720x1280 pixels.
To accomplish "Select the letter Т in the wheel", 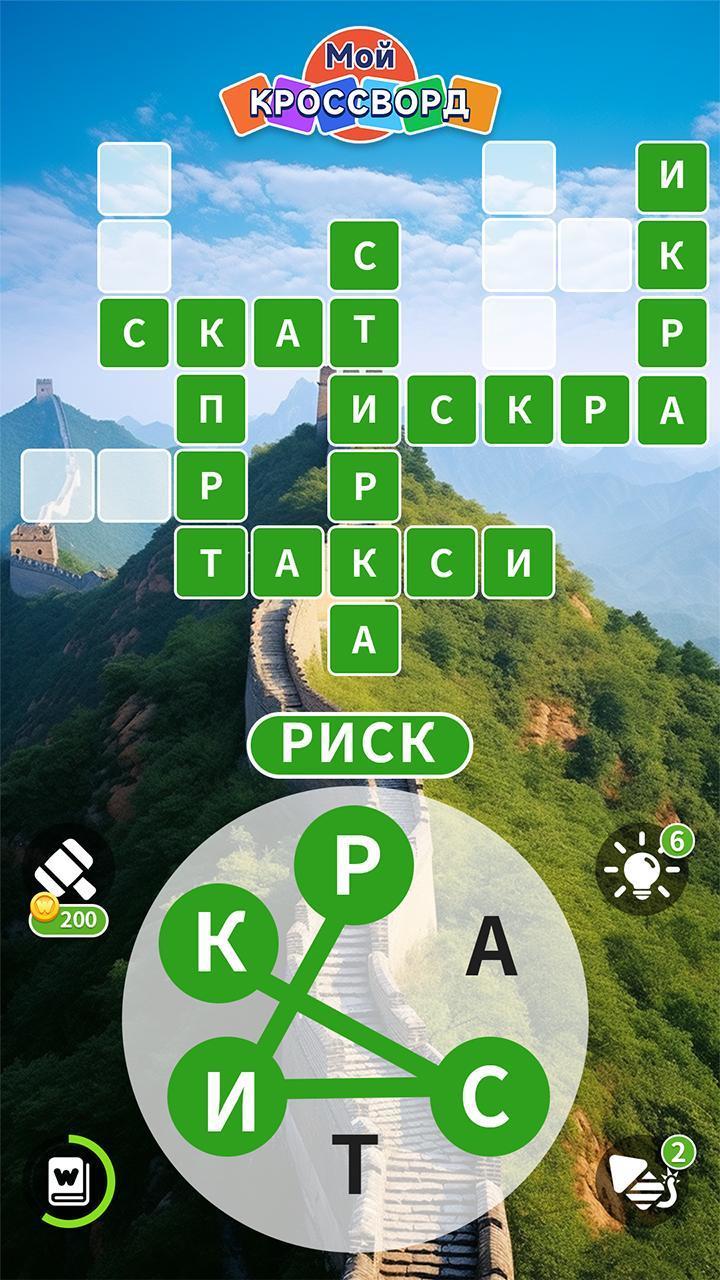I will [x=354, y=1165].
